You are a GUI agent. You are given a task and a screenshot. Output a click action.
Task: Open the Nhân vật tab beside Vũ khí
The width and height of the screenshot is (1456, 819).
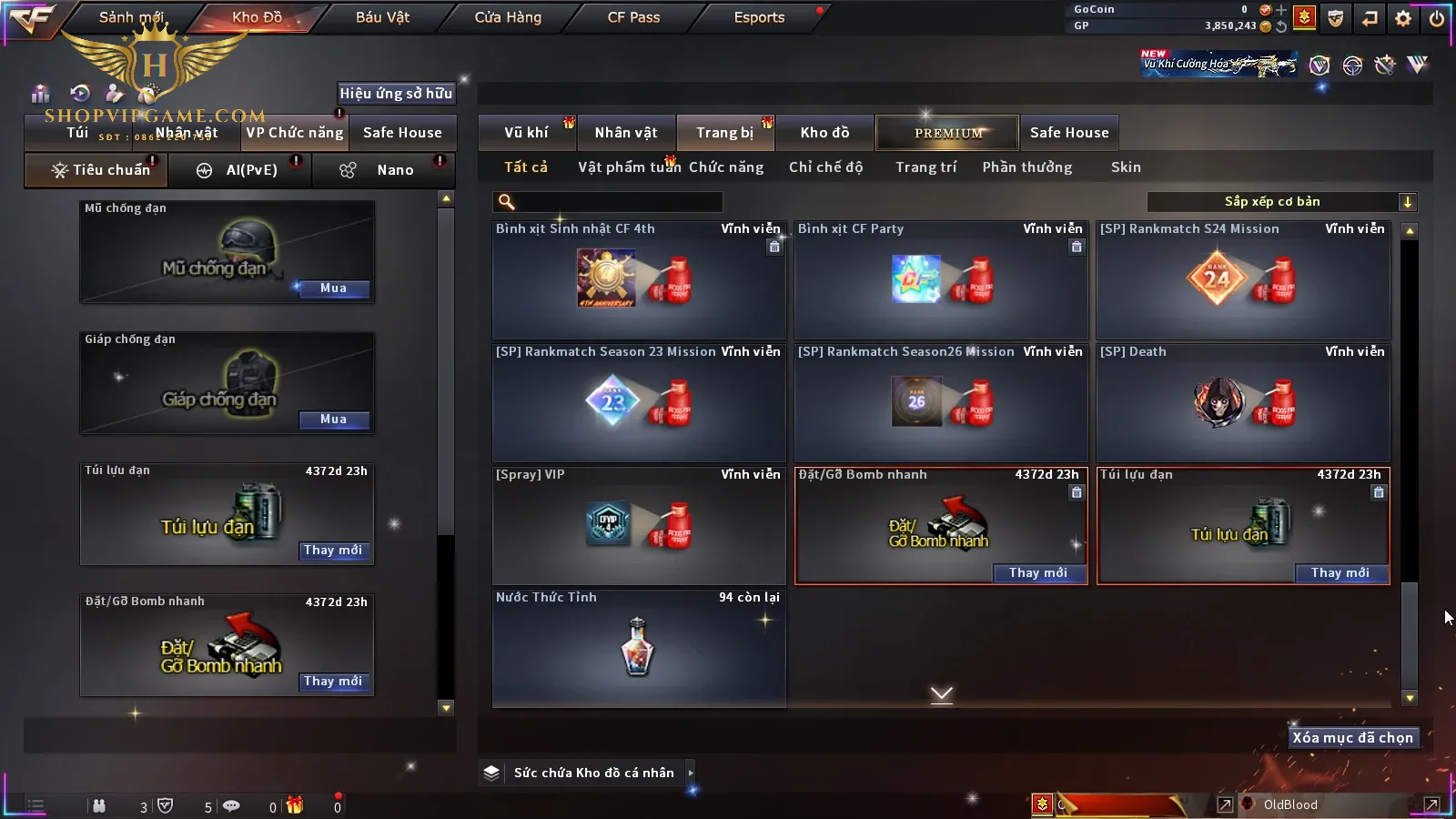pyautogui.click(x=626, y=133)
